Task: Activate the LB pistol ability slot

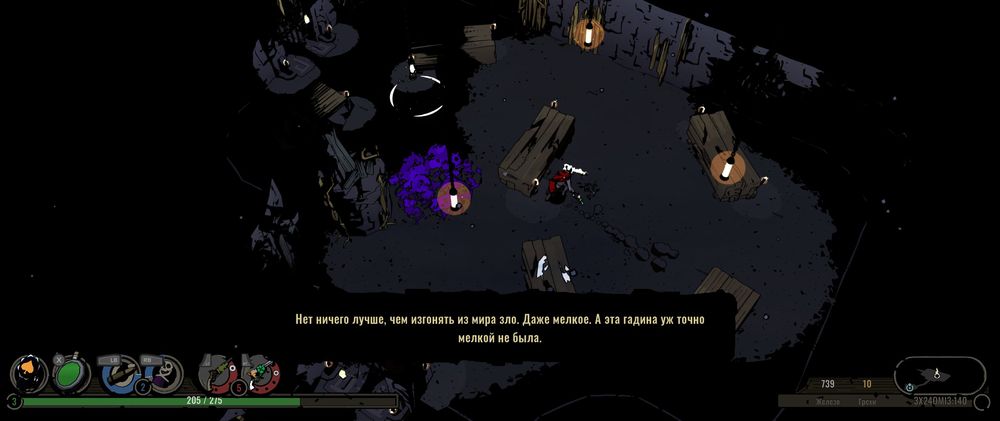Action: click(120, 374)
